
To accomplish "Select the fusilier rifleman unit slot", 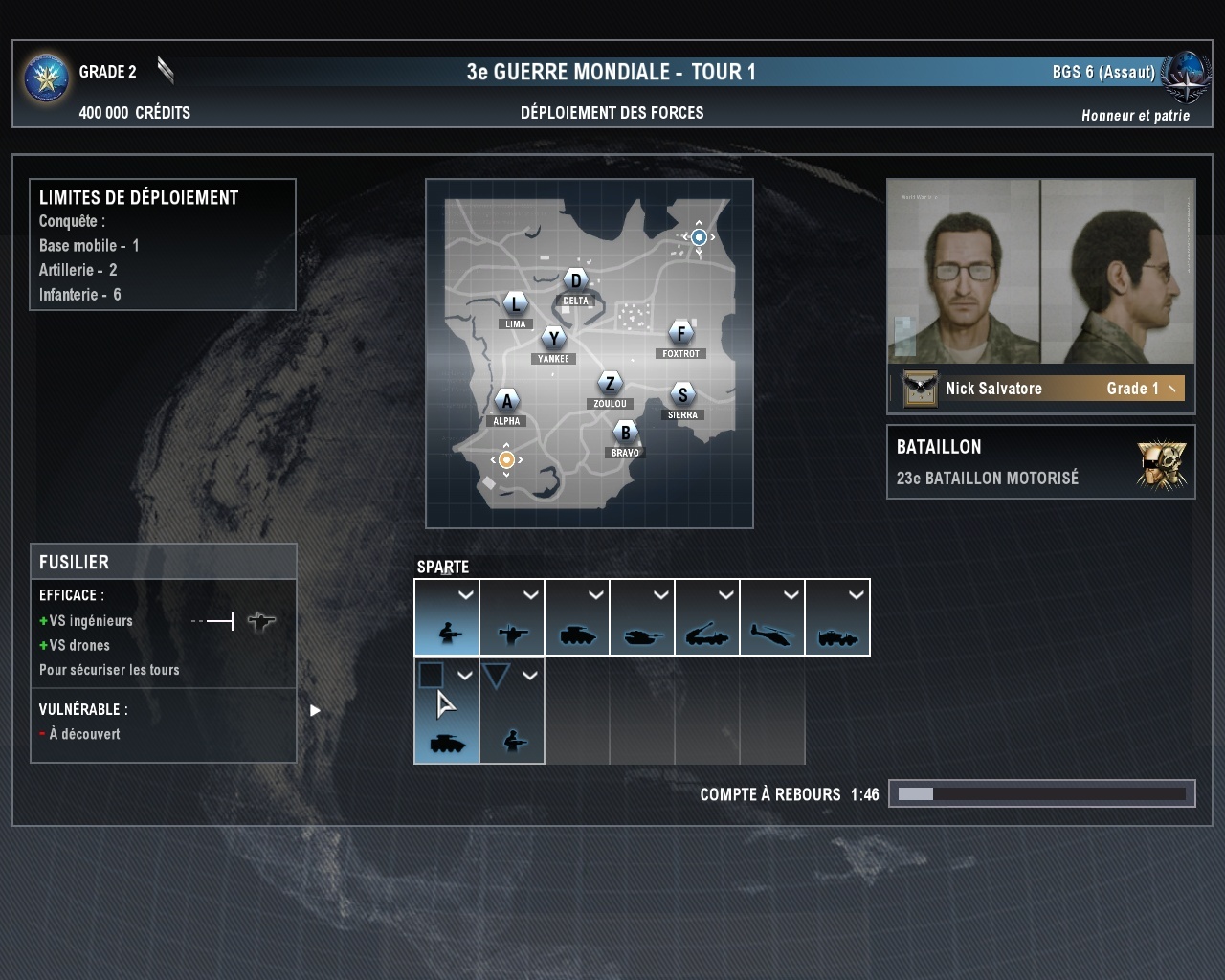I will point(447,618).
